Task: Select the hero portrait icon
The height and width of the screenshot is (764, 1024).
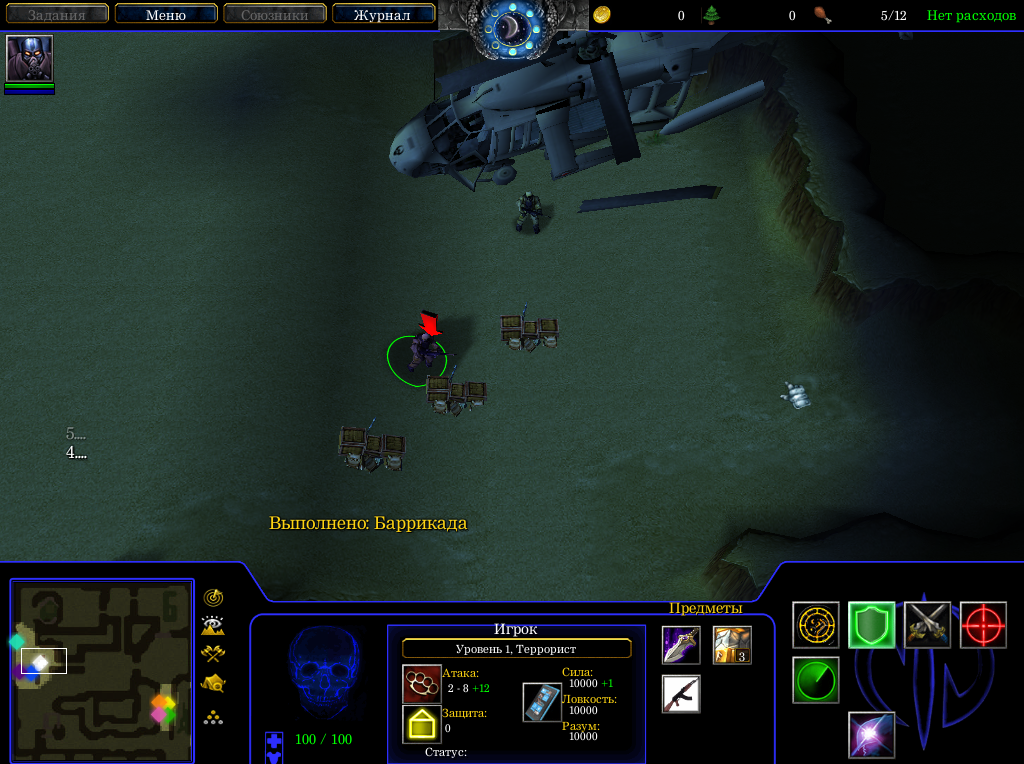Action: (x=30, y=59)
